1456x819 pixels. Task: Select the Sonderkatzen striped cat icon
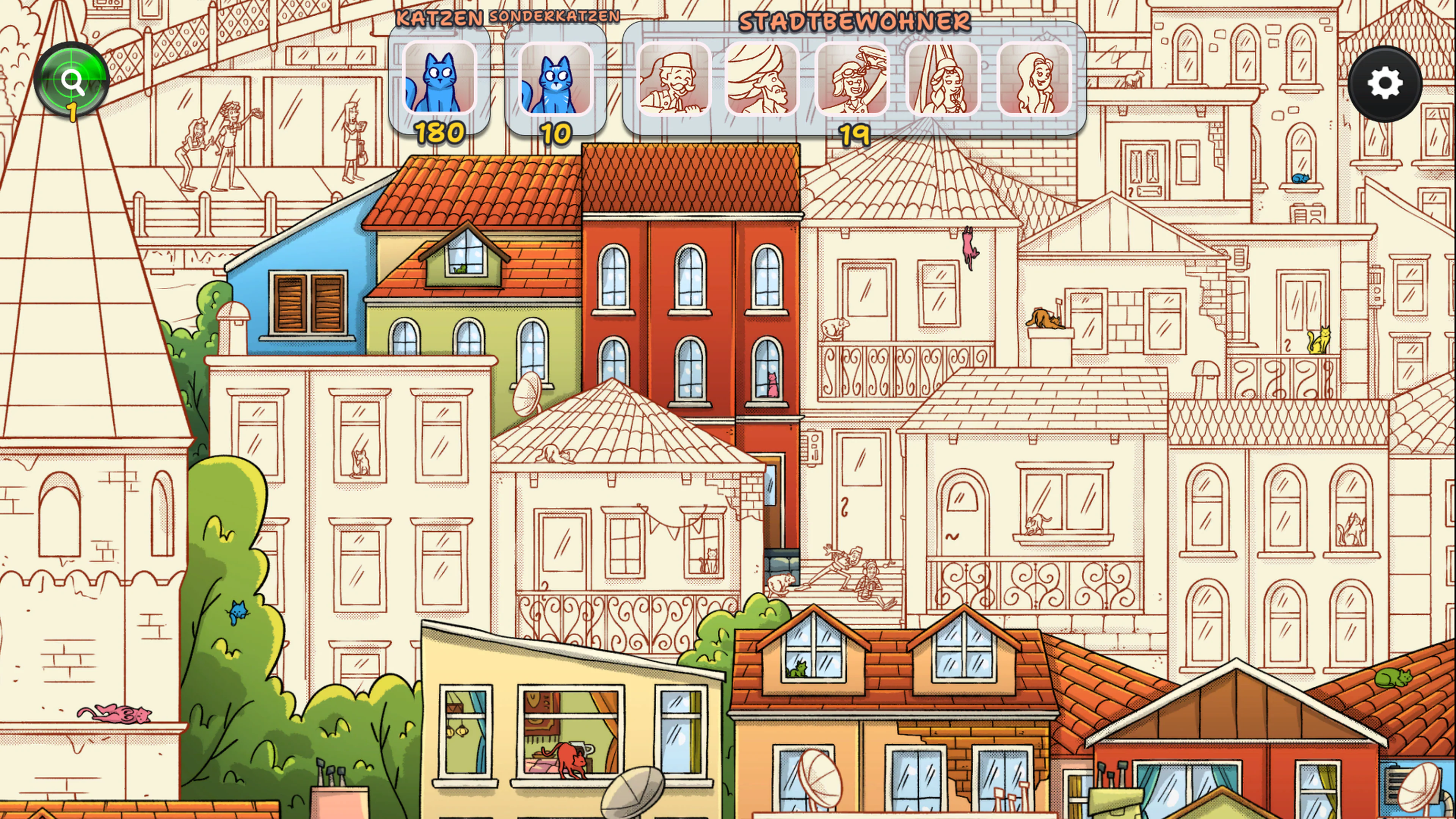click(555, 79)
